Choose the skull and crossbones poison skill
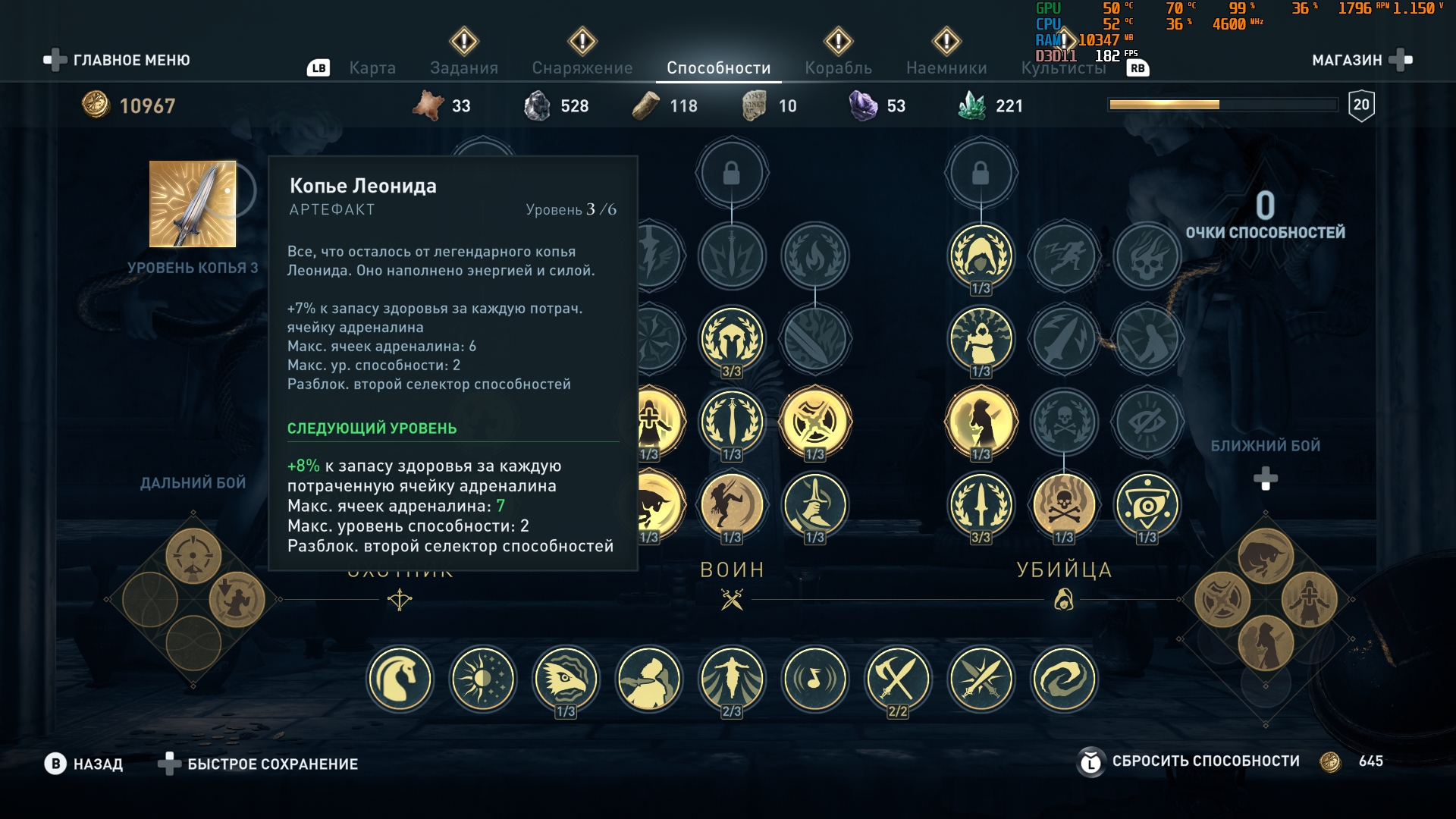 pyautogui.click(x=1063, y=504)
